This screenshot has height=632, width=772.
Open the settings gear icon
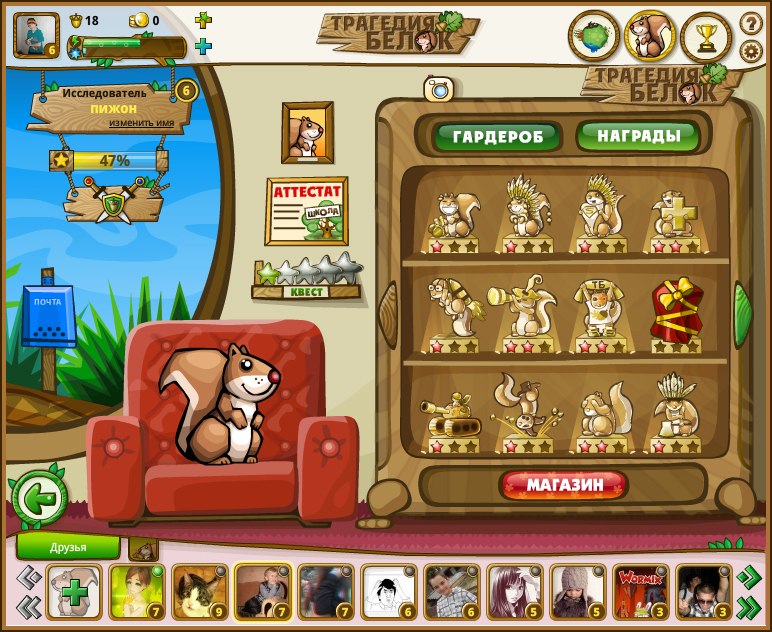[x=751, y=51]
